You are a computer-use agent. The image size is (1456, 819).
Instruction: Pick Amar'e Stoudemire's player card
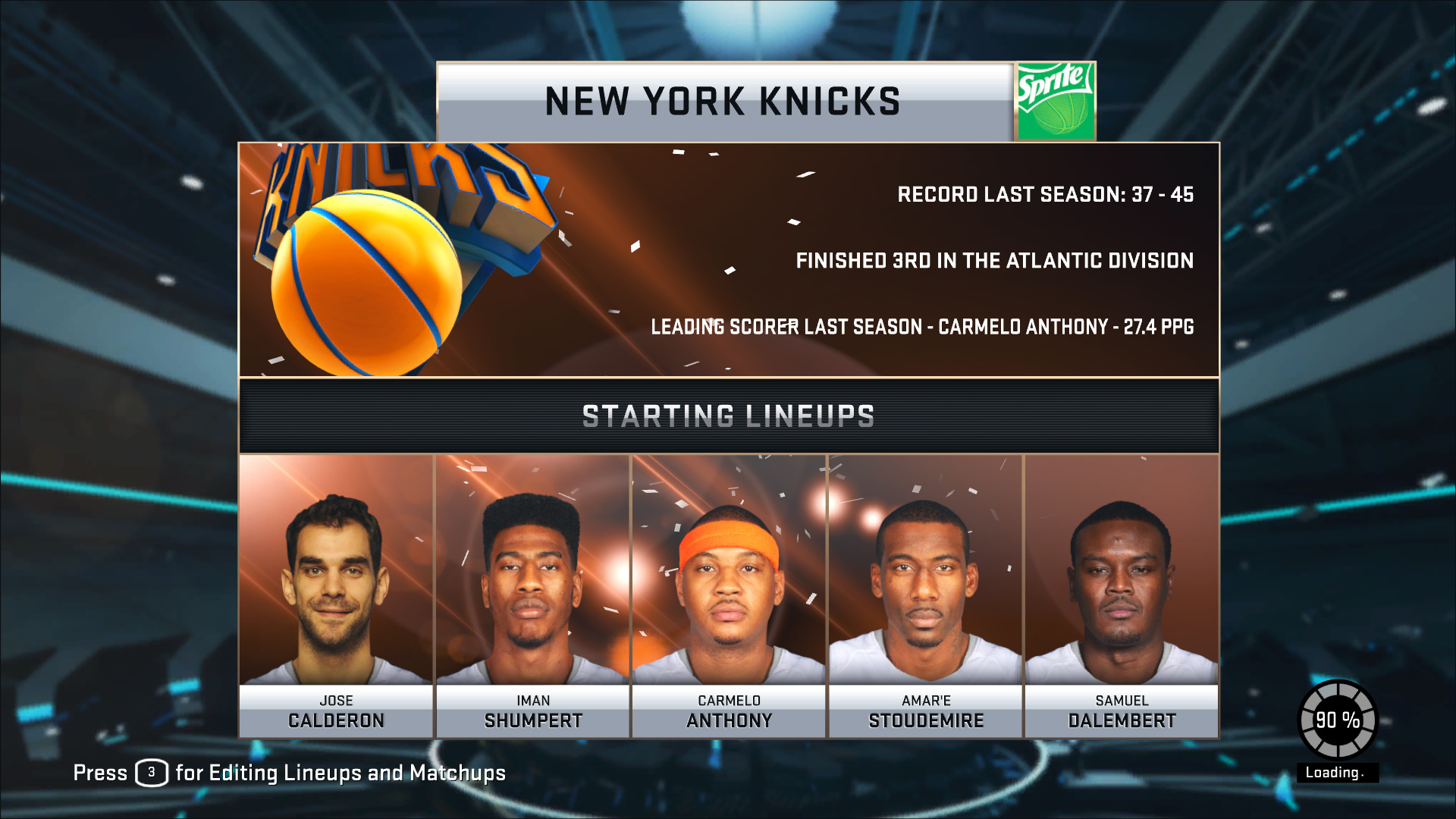925,595
